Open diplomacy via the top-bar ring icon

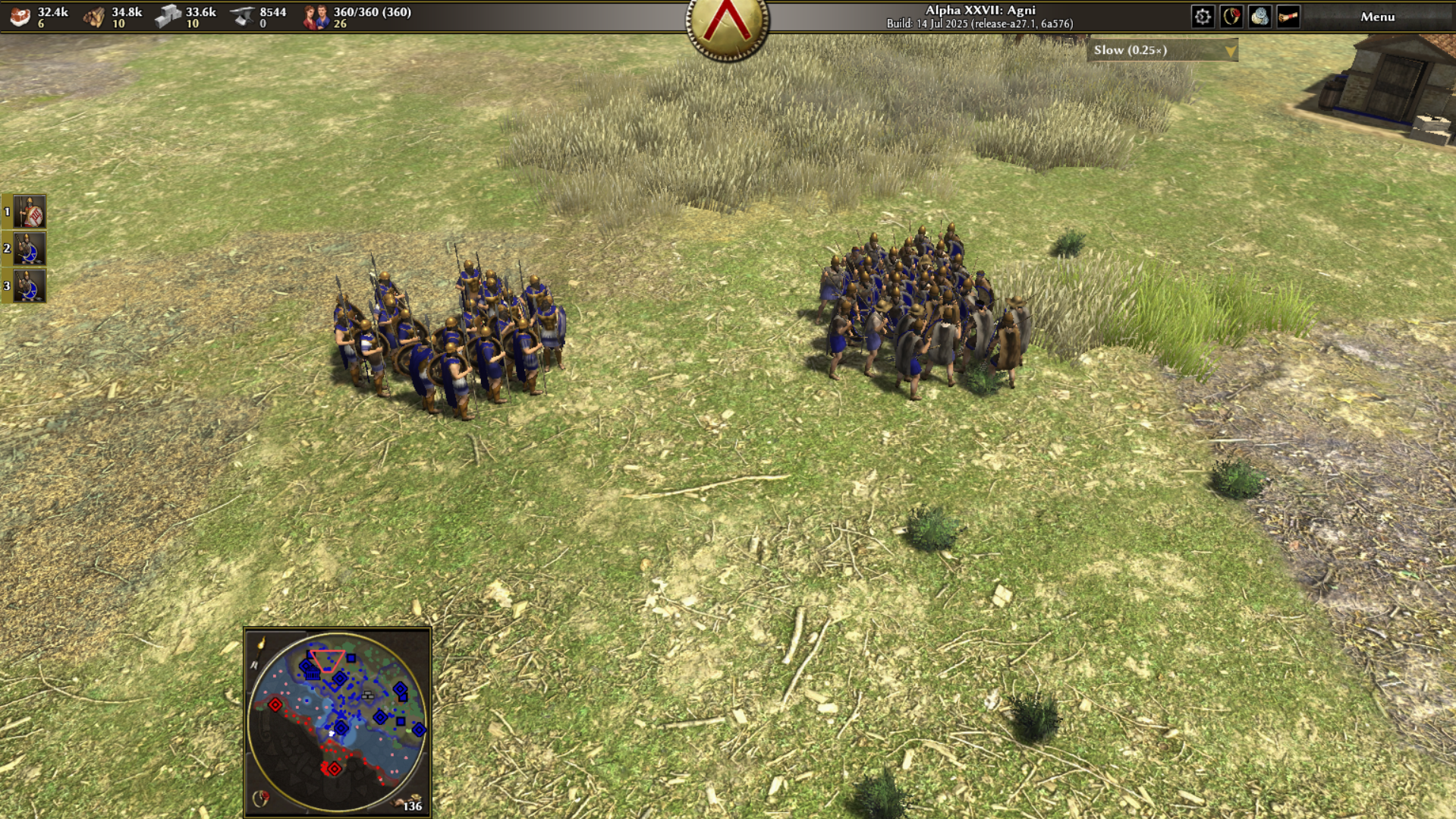point(1231,17)
